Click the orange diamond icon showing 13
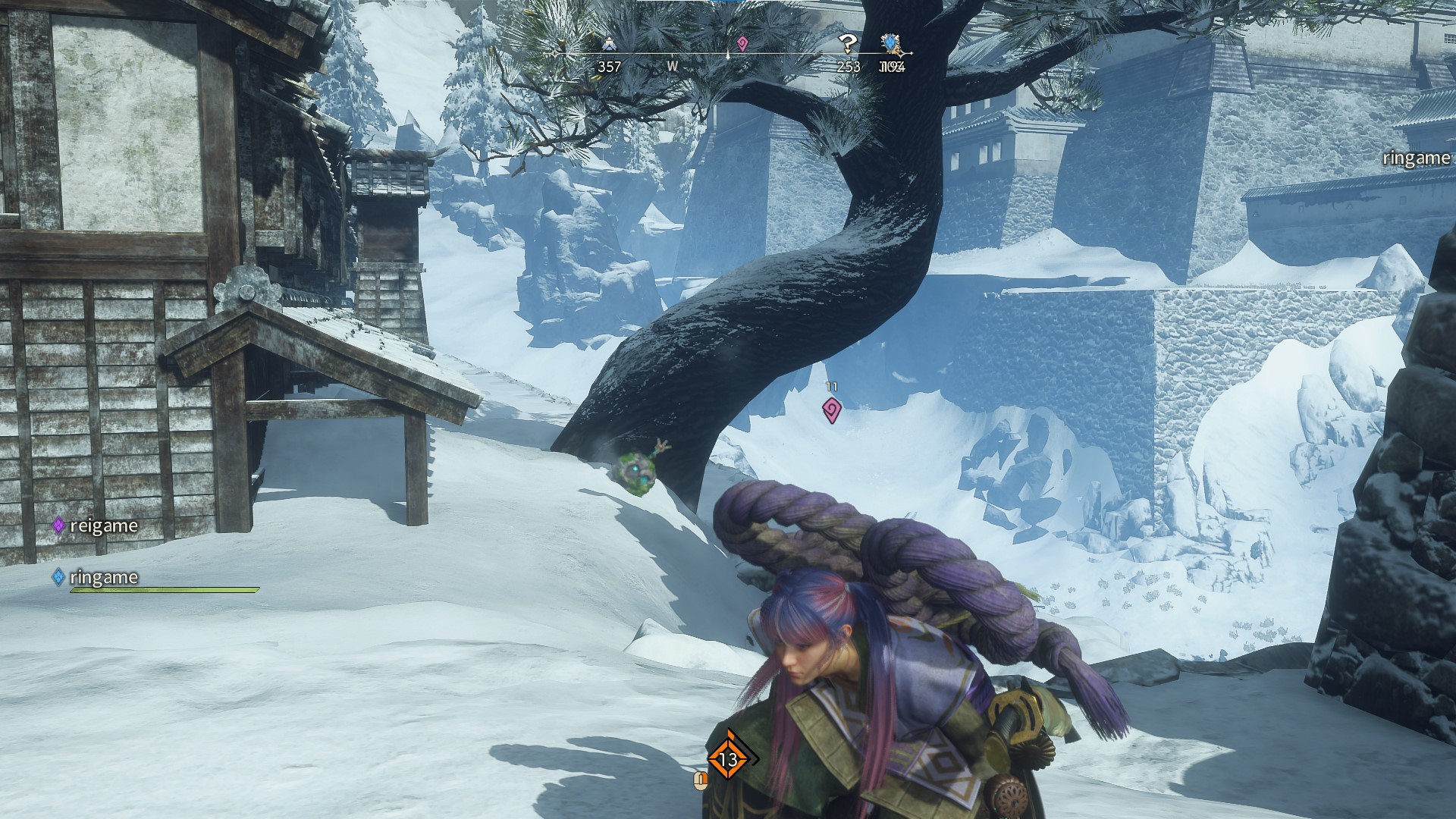Viewport: 1456px width, 819px height. tap(729, 758)
